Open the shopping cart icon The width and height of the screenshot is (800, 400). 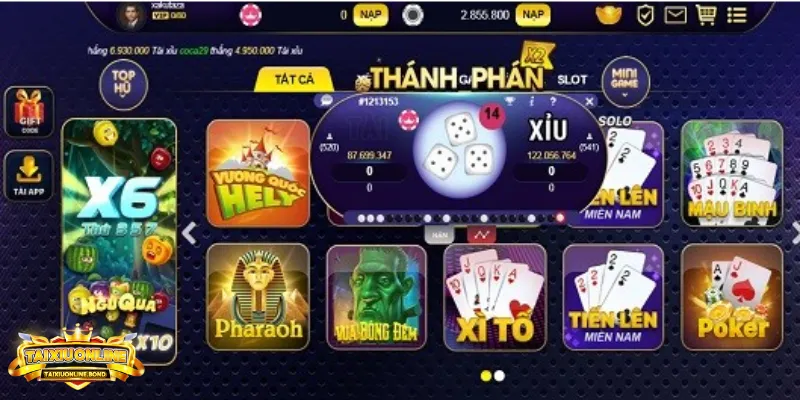pyautogui.click(x=706, y=15)
